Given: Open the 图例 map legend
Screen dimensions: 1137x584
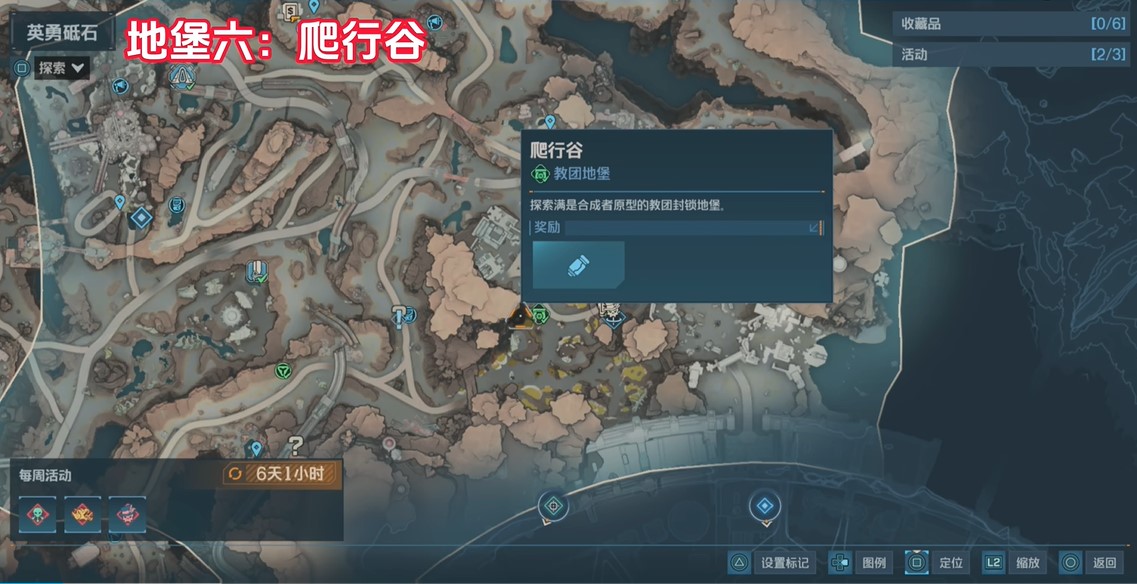Looking at the screenshot, I should tap(862, 563).
